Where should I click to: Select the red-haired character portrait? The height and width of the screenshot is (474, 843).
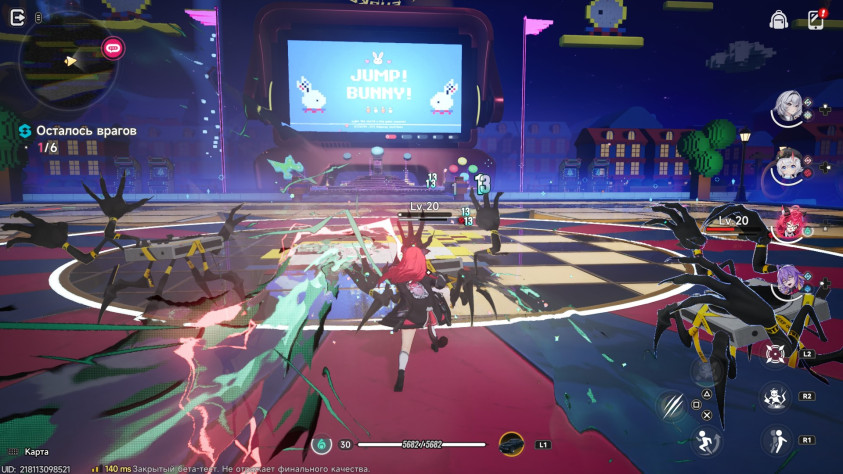point(789,224)
